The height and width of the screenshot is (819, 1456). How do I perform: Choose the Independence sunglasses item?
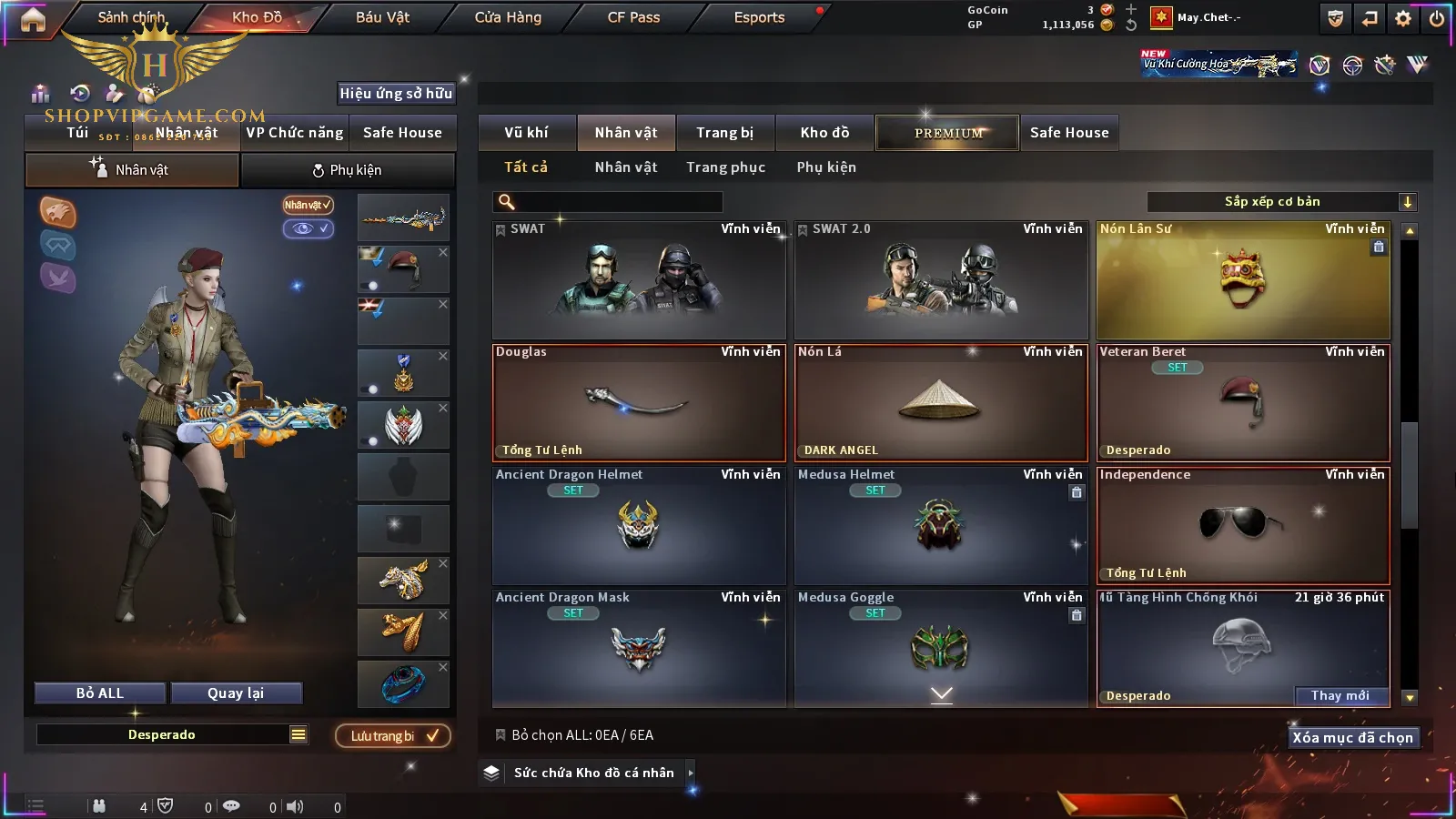coord(1243,525)
